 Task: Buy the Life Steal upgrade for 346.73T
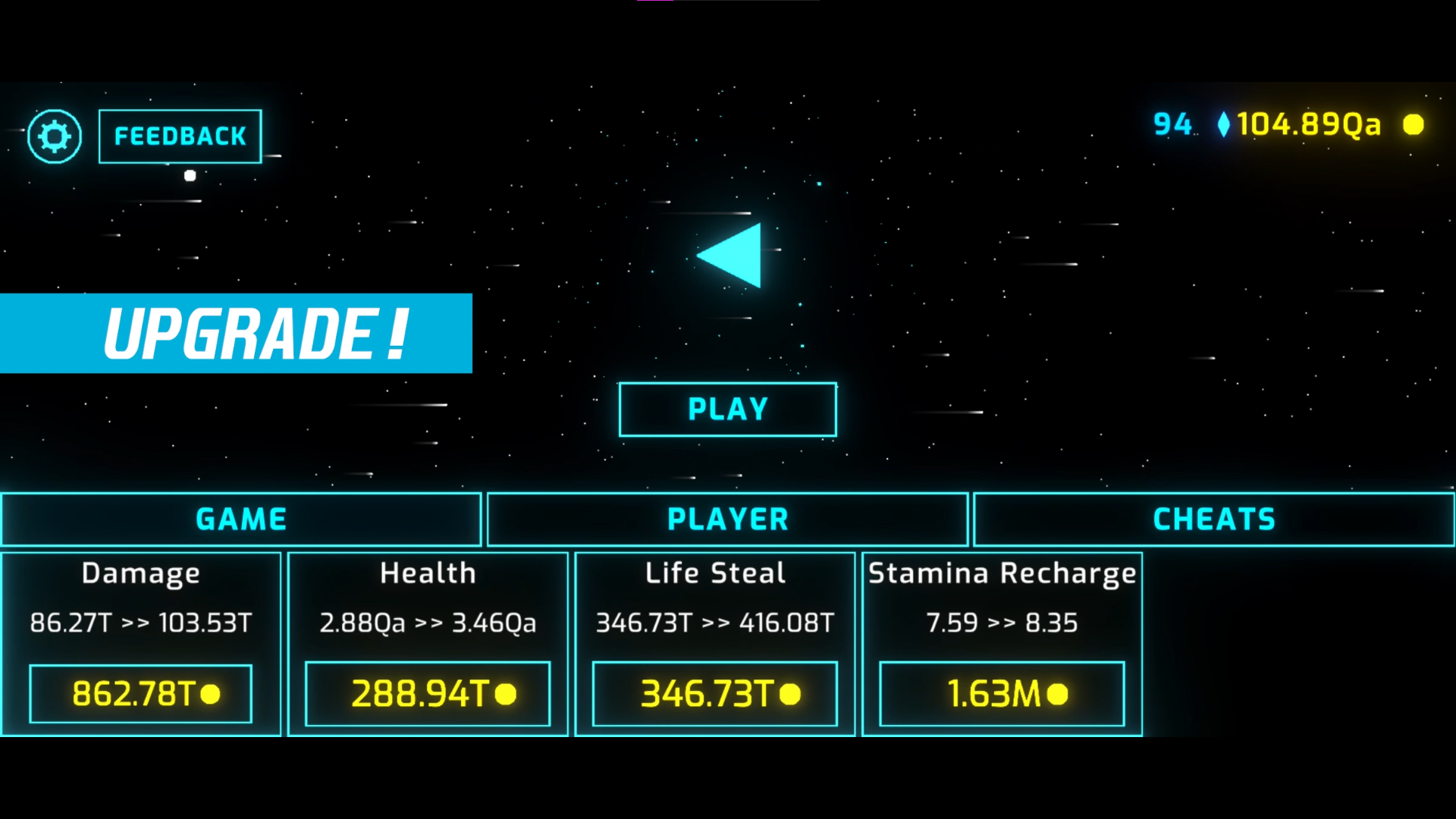[714, 692]
